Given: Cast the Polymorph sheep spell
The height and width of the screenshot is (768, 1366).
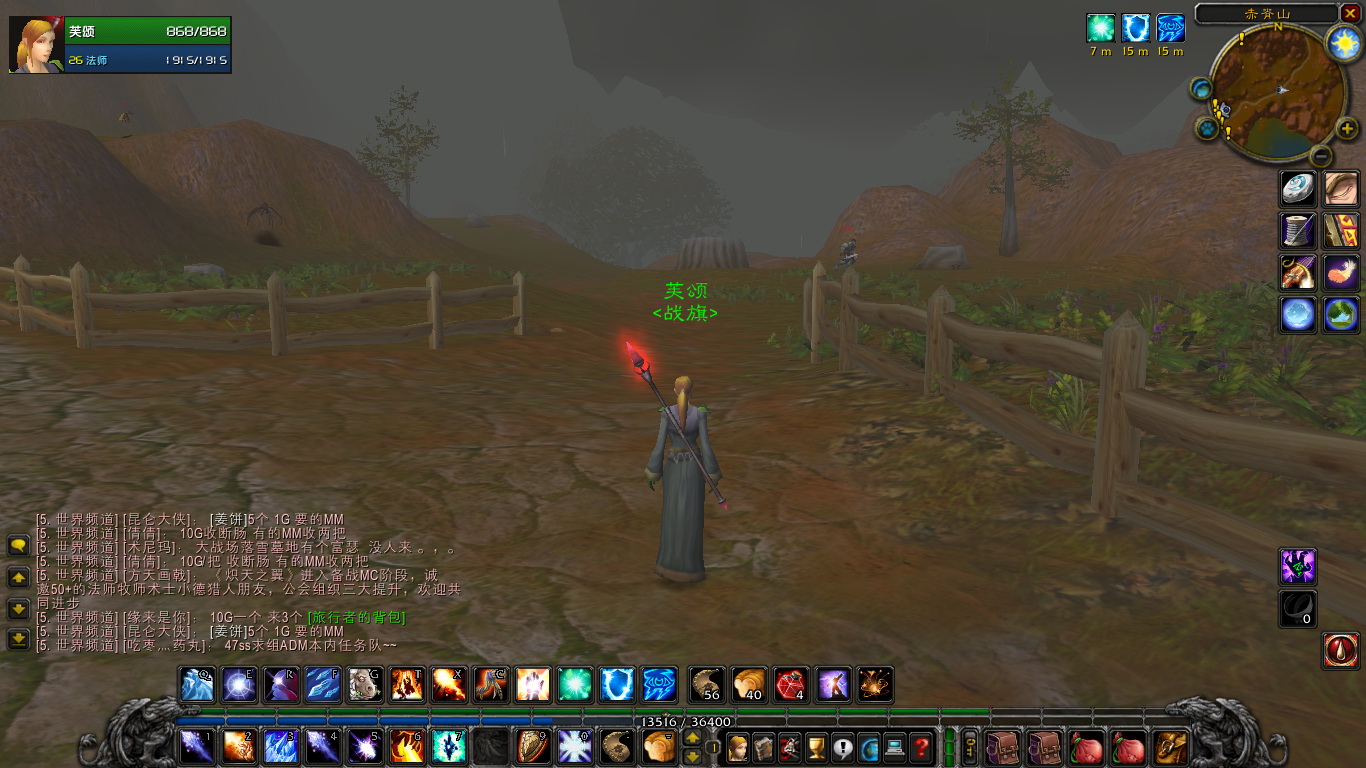Looking at the screenshot, I should 365,685.
